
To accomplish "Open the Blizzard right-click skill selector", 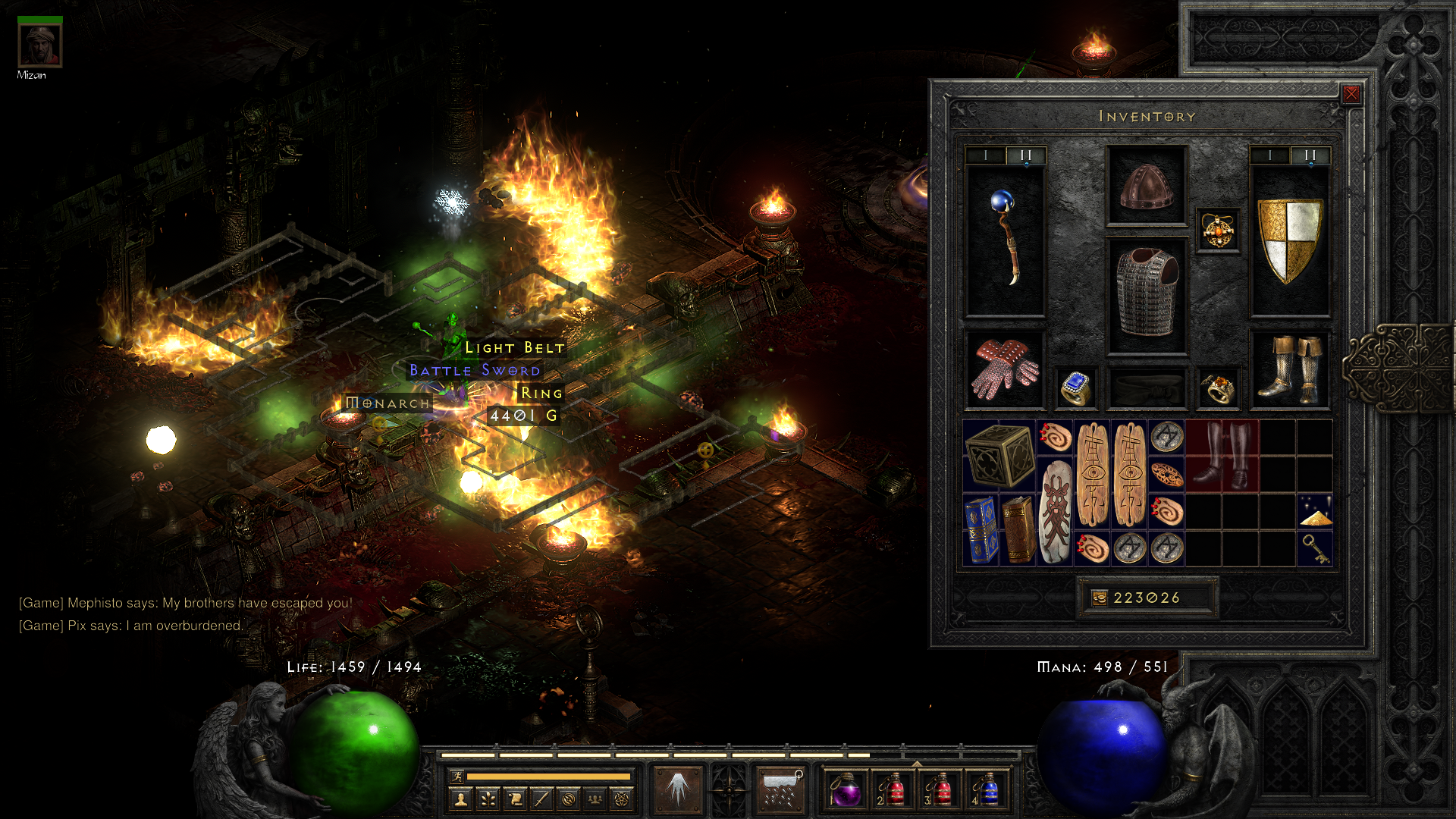I will point(780,789).
